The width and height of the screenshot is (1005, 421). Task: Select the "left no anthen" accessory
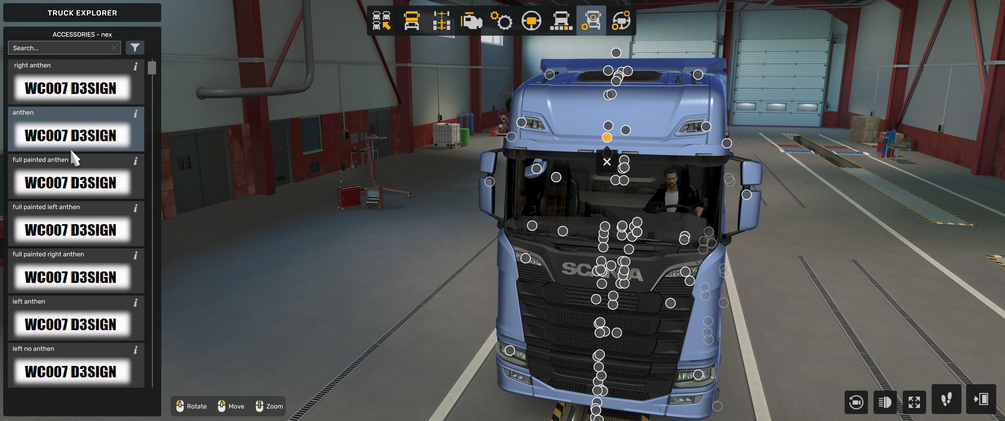click(71, 370)
